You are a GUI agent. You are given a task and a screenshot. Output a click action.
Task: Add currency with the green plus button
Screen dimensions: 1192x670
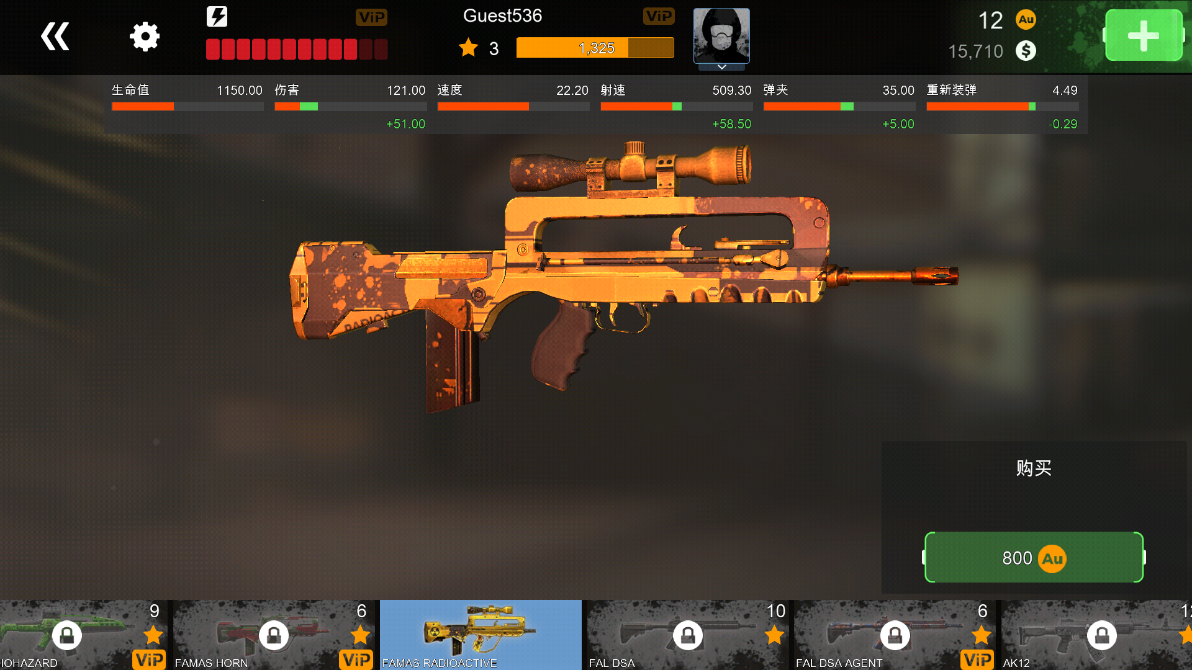(1143, 36)
